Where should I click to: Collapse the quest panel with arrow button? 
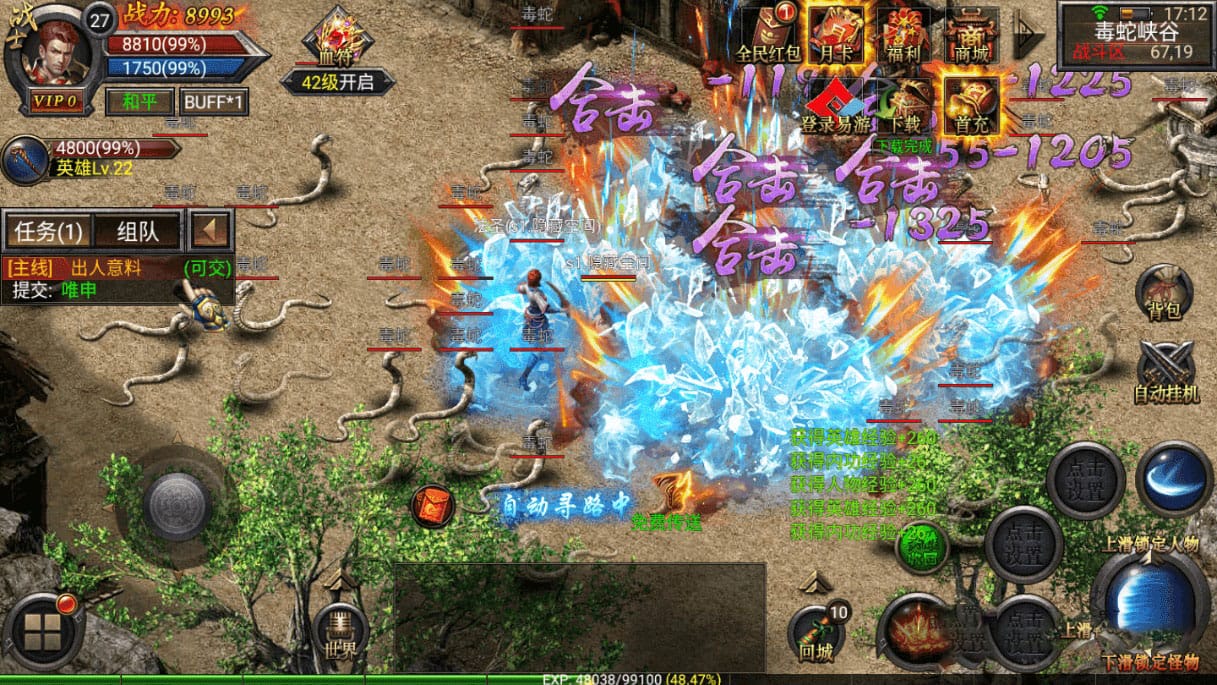(x=211, y=231)
